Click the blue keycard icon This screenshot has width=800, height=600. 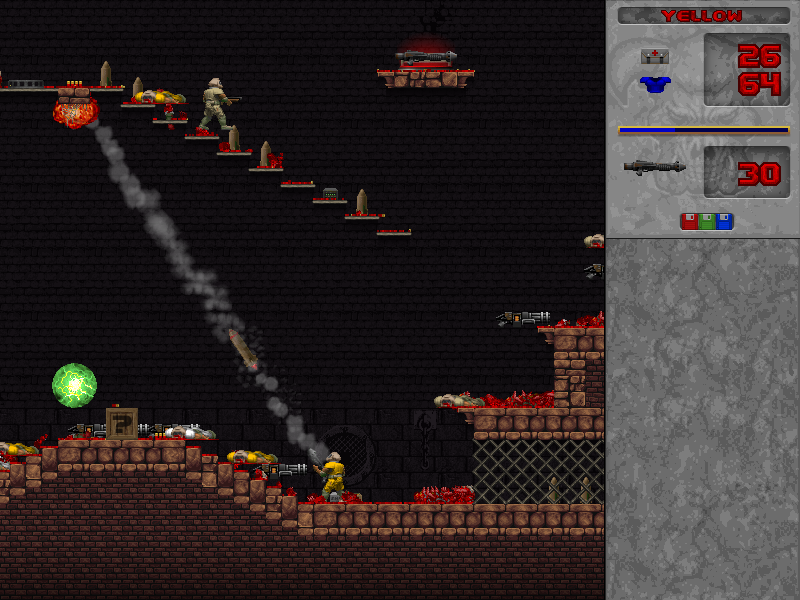point(724,221)
